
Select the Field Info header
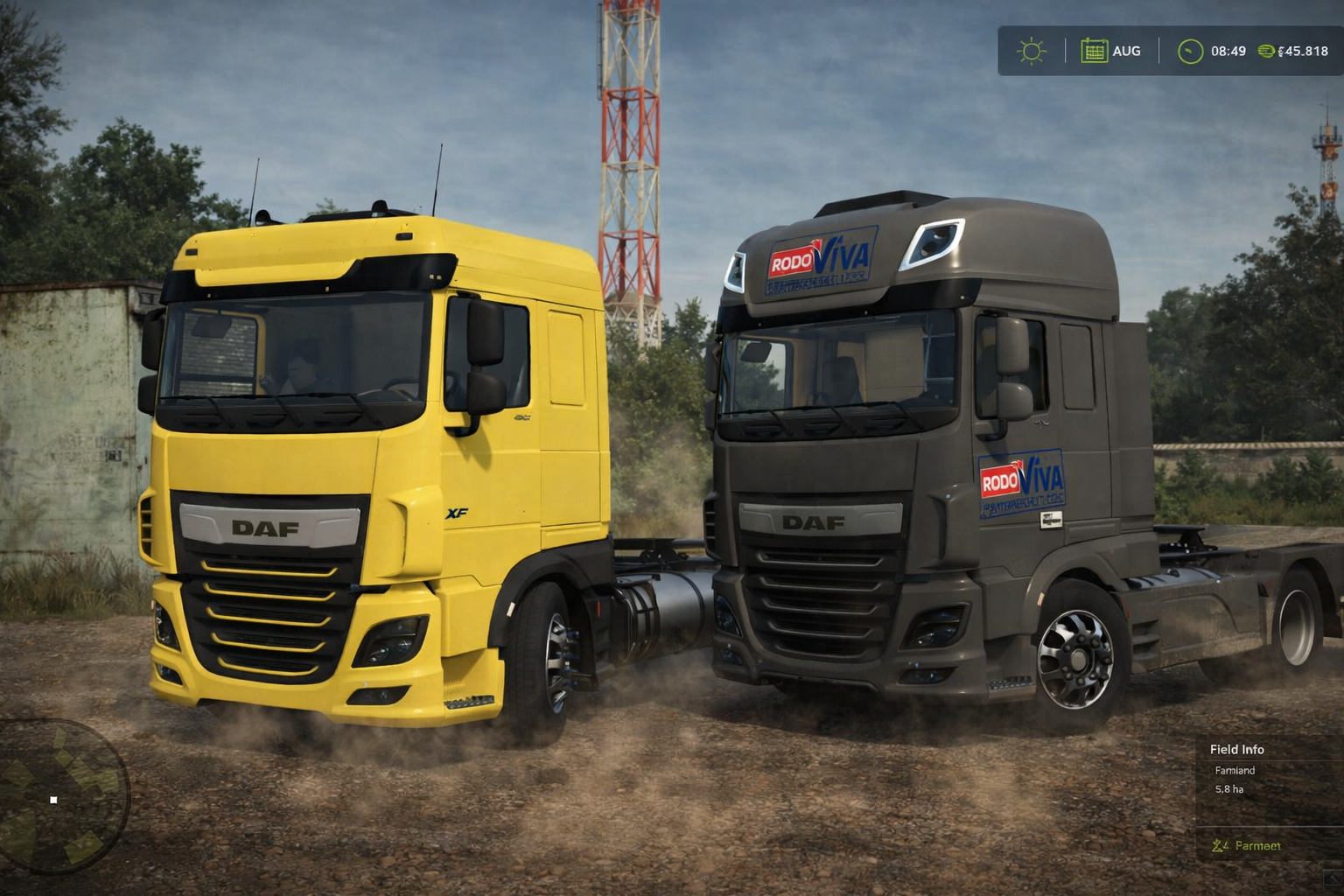tap(1236, 749)
